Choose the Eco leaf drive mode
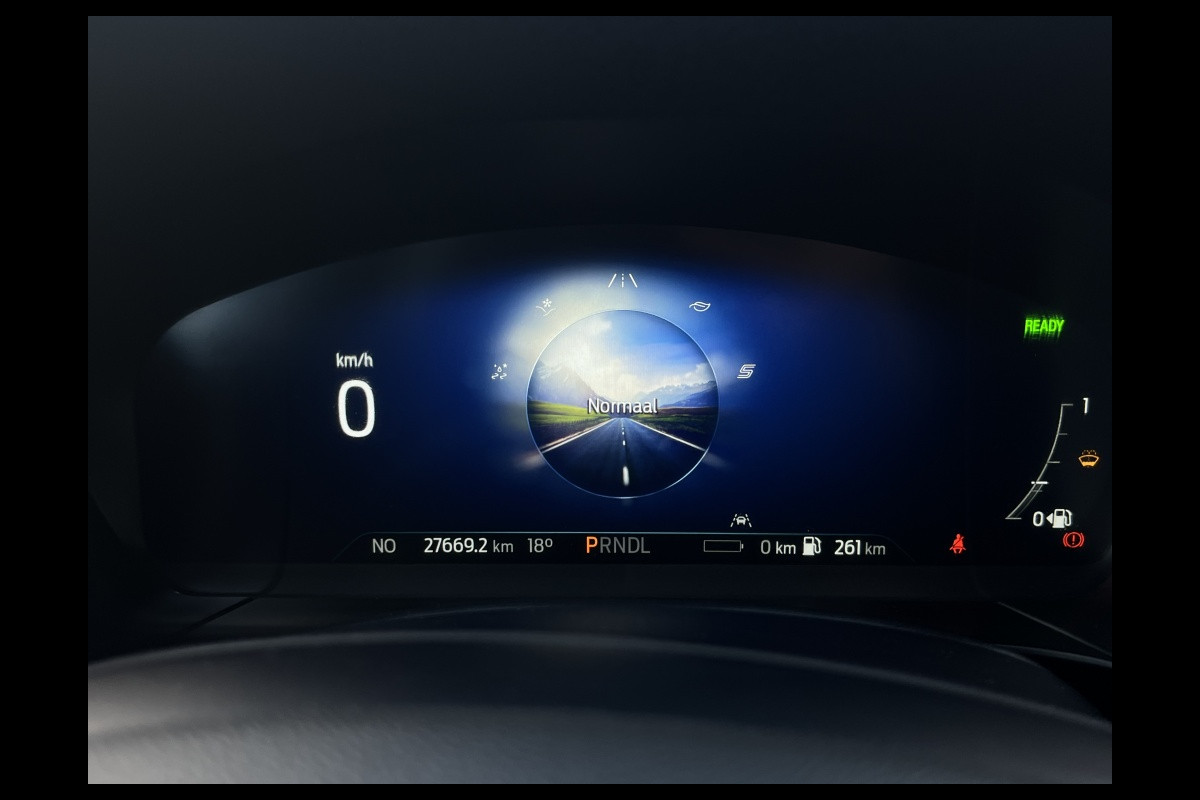This screenshot has height=800, width=1200. (x=699, y=307)
